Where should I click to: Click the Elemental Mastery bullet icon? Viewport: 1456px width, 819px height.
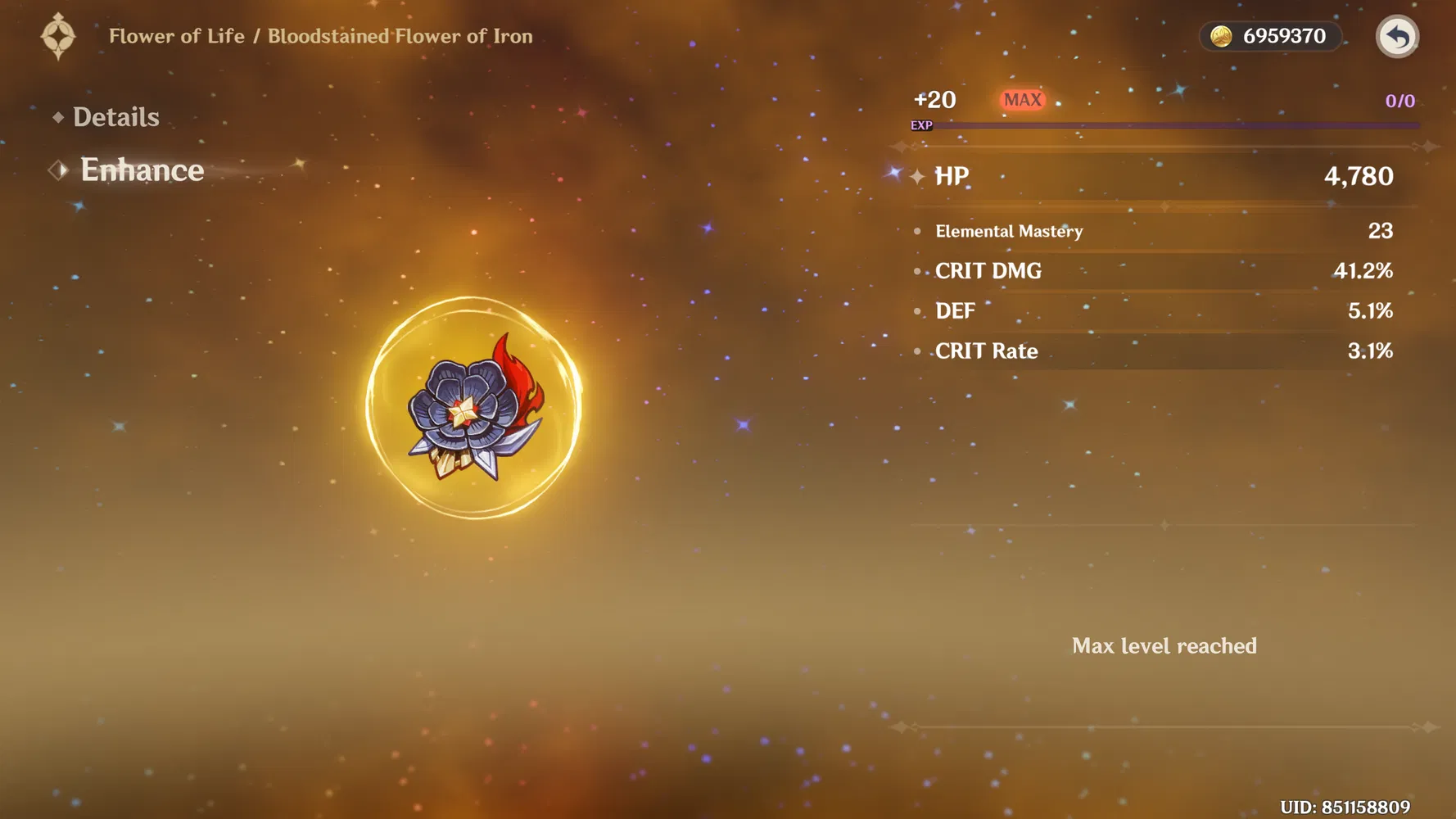coord(917,231)
